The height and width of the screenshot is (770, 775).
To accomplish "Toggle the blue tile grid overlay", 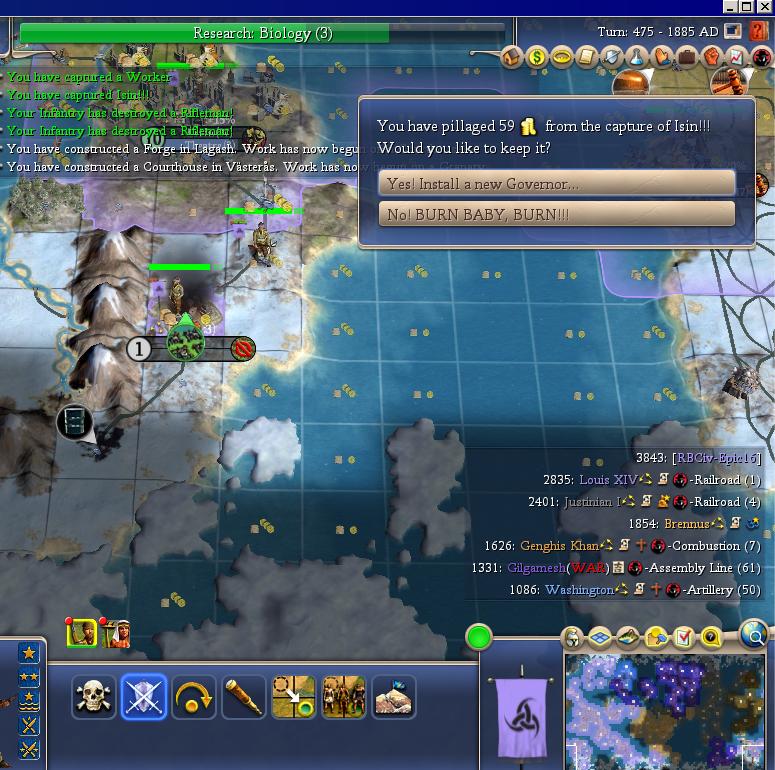I will click(600, 637).
